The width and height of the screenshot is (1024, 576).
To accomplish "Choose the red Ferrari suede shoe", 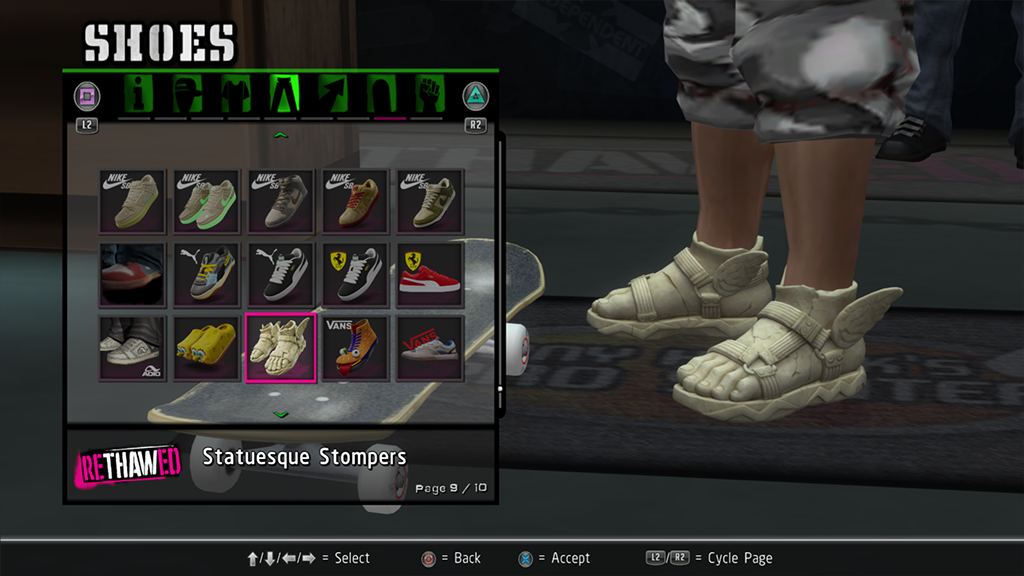I will (430, 275).
